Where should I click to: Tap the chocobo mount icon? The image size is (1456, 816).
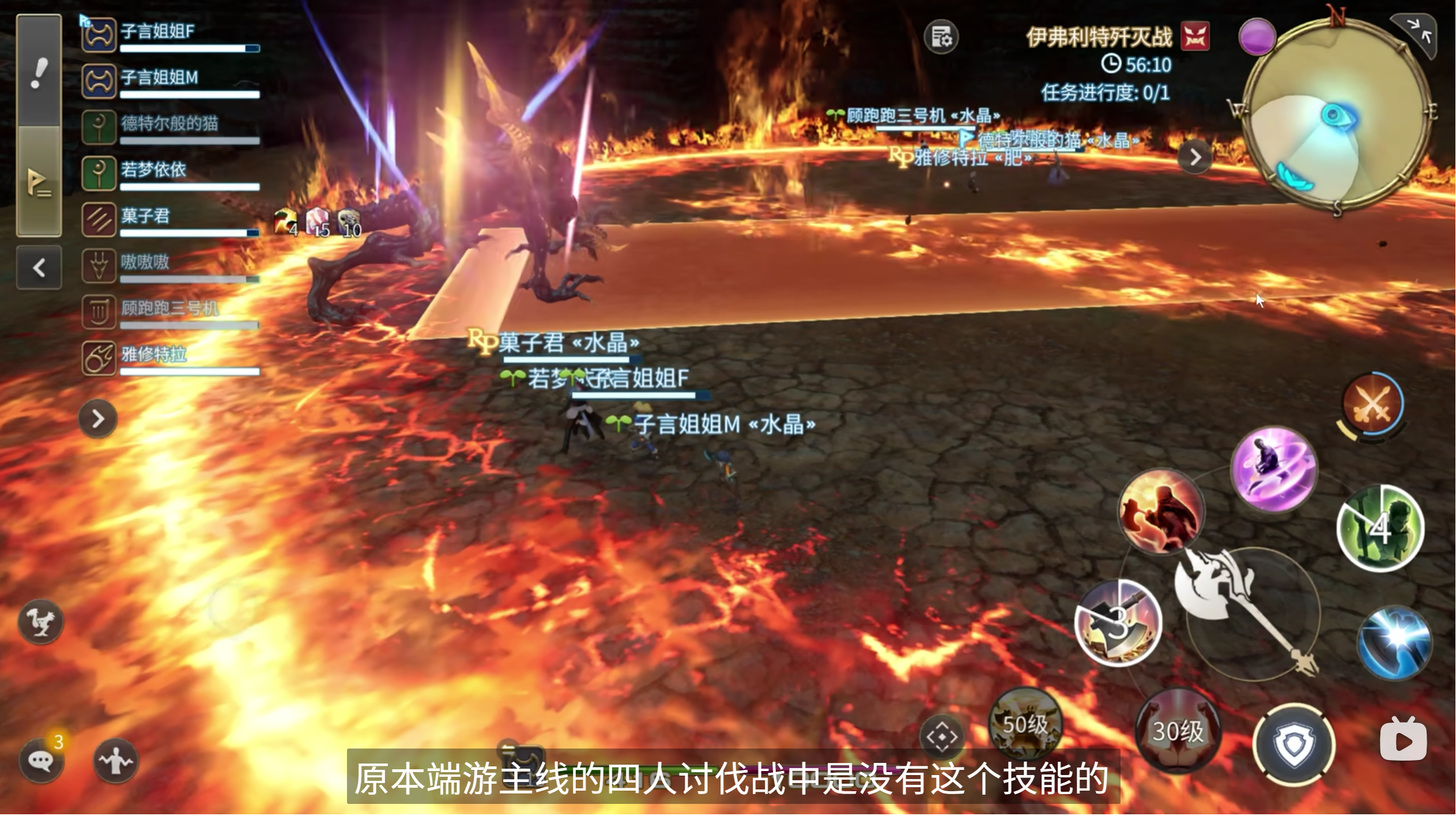pyautogui.click(x=40, y=621)
